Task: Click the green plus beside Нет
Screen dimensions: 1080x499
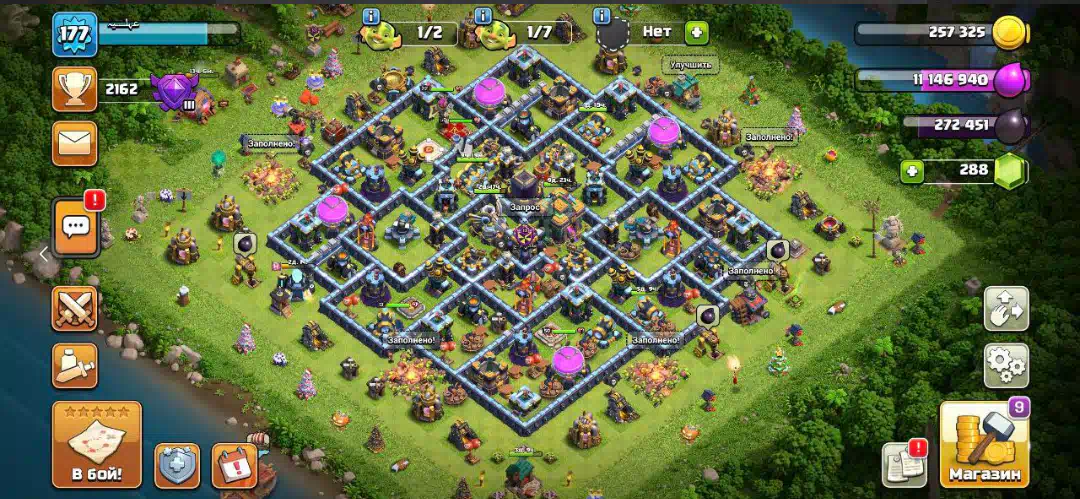Action: [696, 32]
